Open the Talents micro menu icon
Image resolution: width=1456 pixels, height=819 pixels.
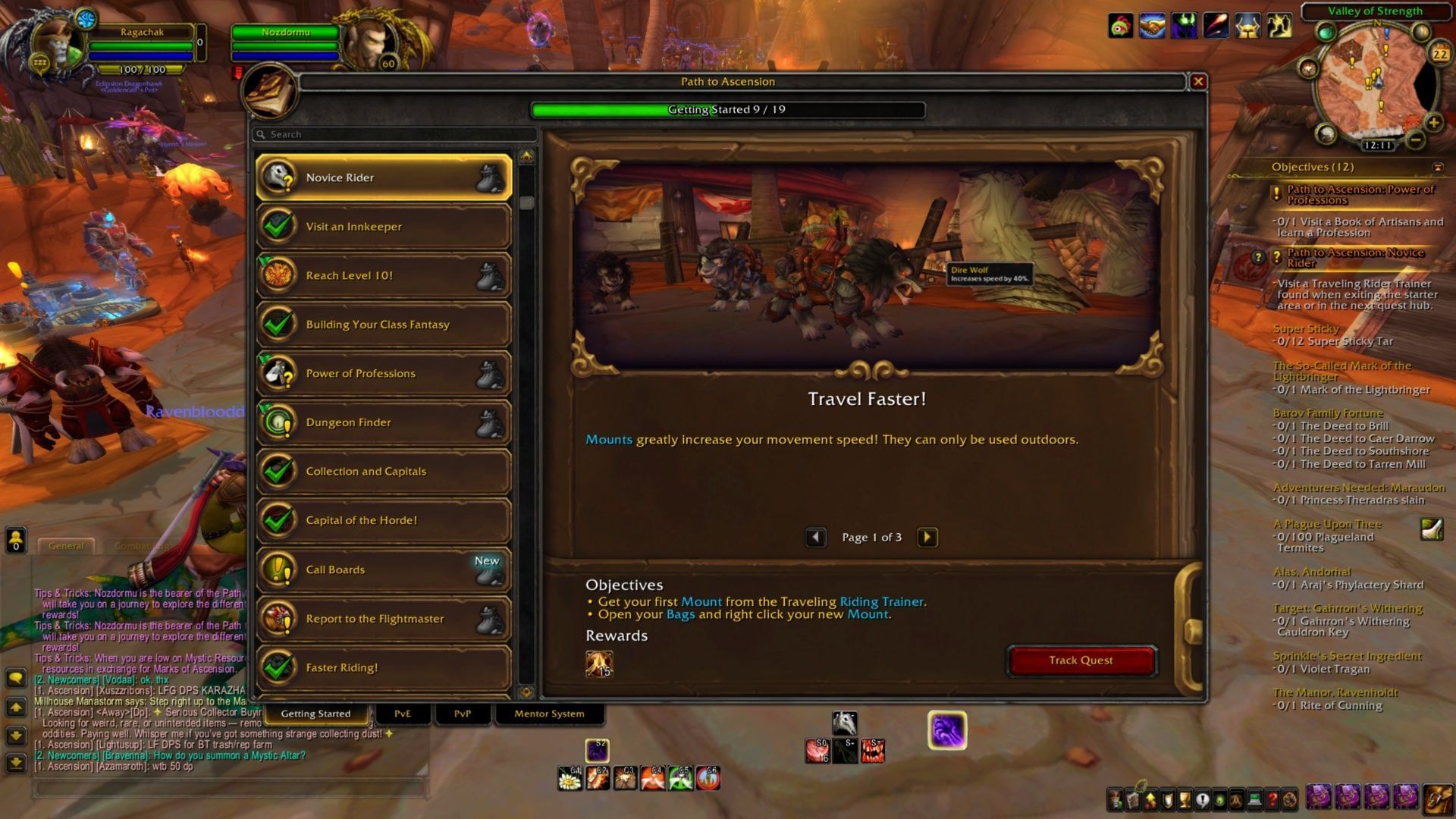1150,800
